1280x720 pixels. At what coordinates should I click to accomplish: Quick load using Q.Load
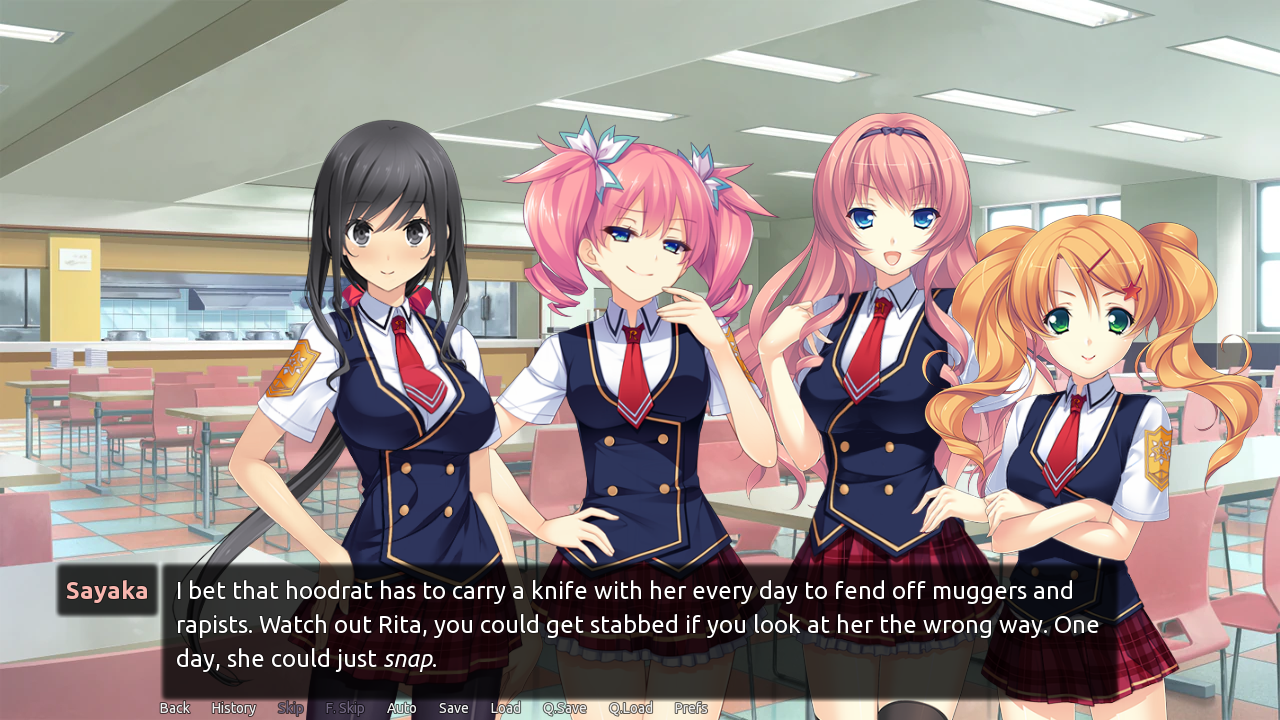point(629,707)
